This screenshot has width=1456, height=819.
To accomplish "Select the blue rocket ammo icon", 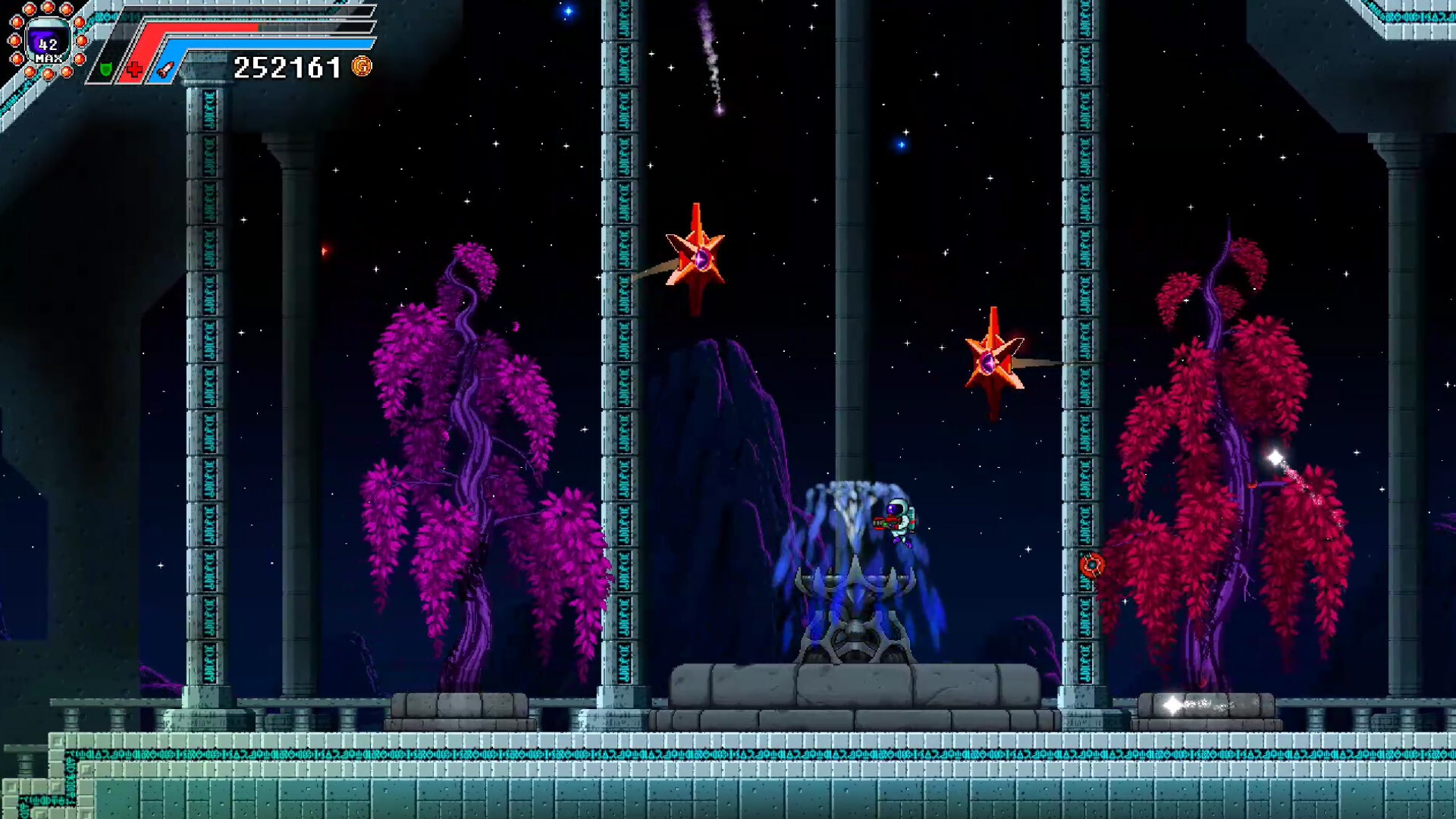I will [x=165, y=71].
